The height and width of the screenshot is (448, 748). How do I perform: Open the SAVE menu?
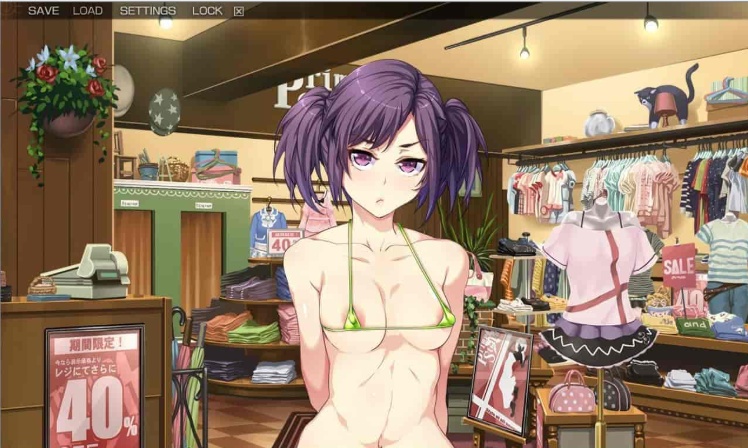point(43,11)
